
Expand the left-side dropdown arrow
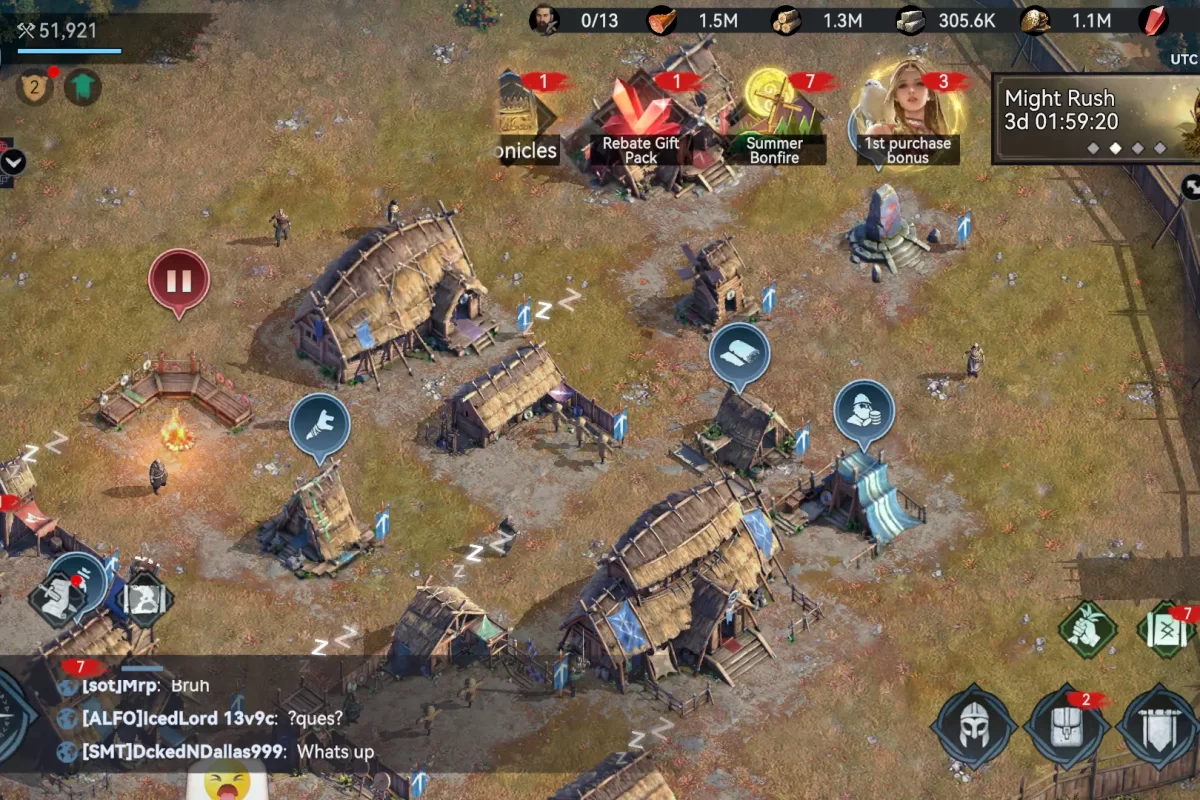tap(13, 162)
